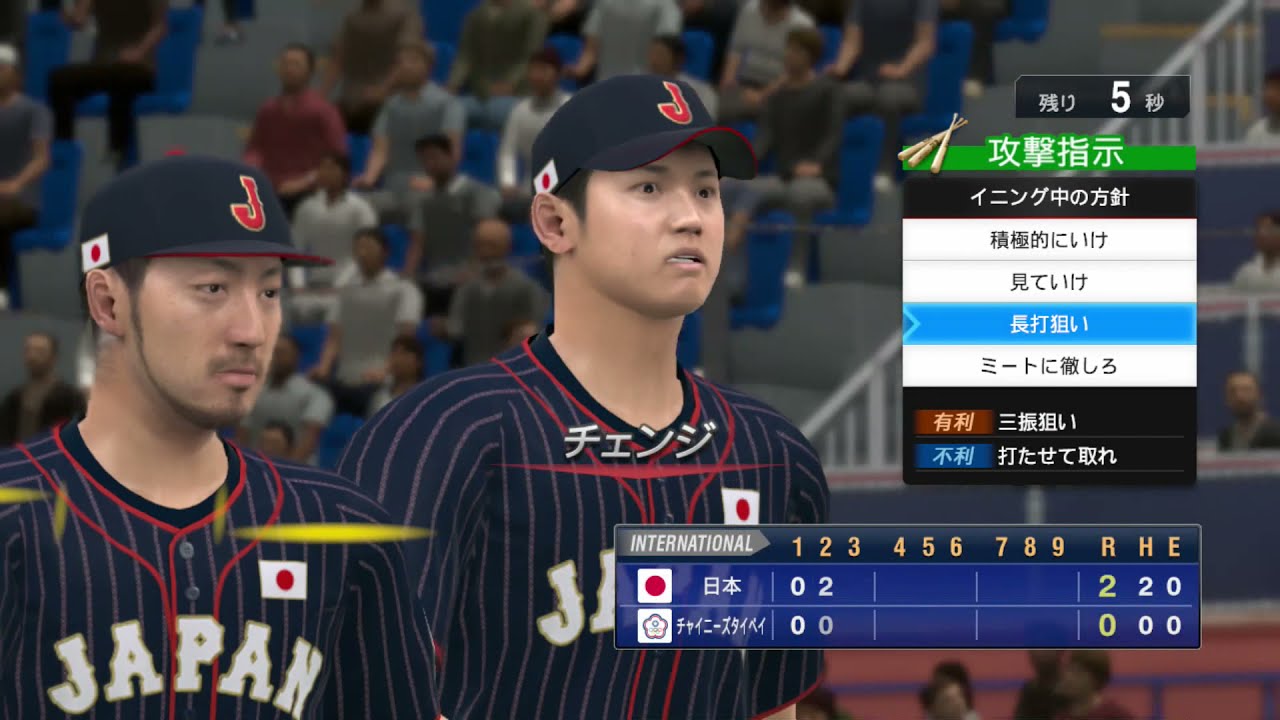1280x720 pixels.
Task: Select ミートに徹しろ from the menu
Action: [1049, 366]
